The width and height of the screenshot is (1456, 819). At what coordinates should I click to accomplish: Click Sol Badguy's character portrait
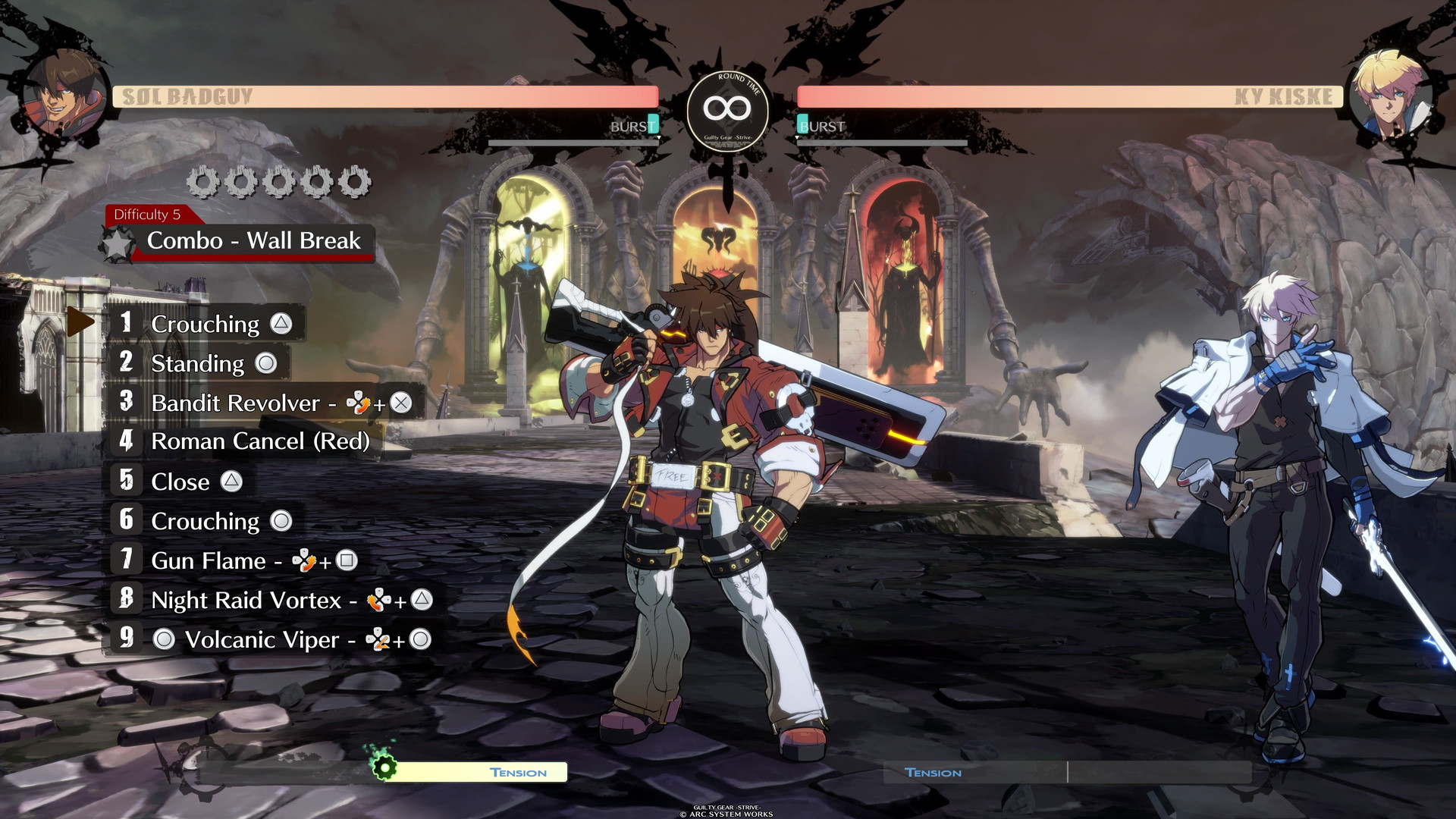(65, 96)
